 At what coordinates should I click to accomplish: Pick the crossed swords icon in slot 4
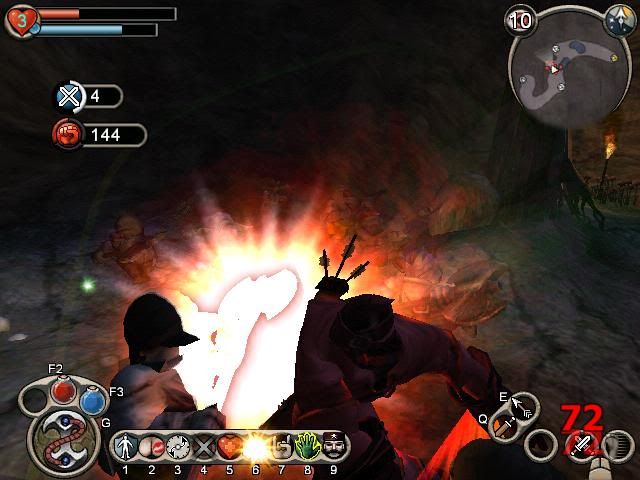pos(204,446)
